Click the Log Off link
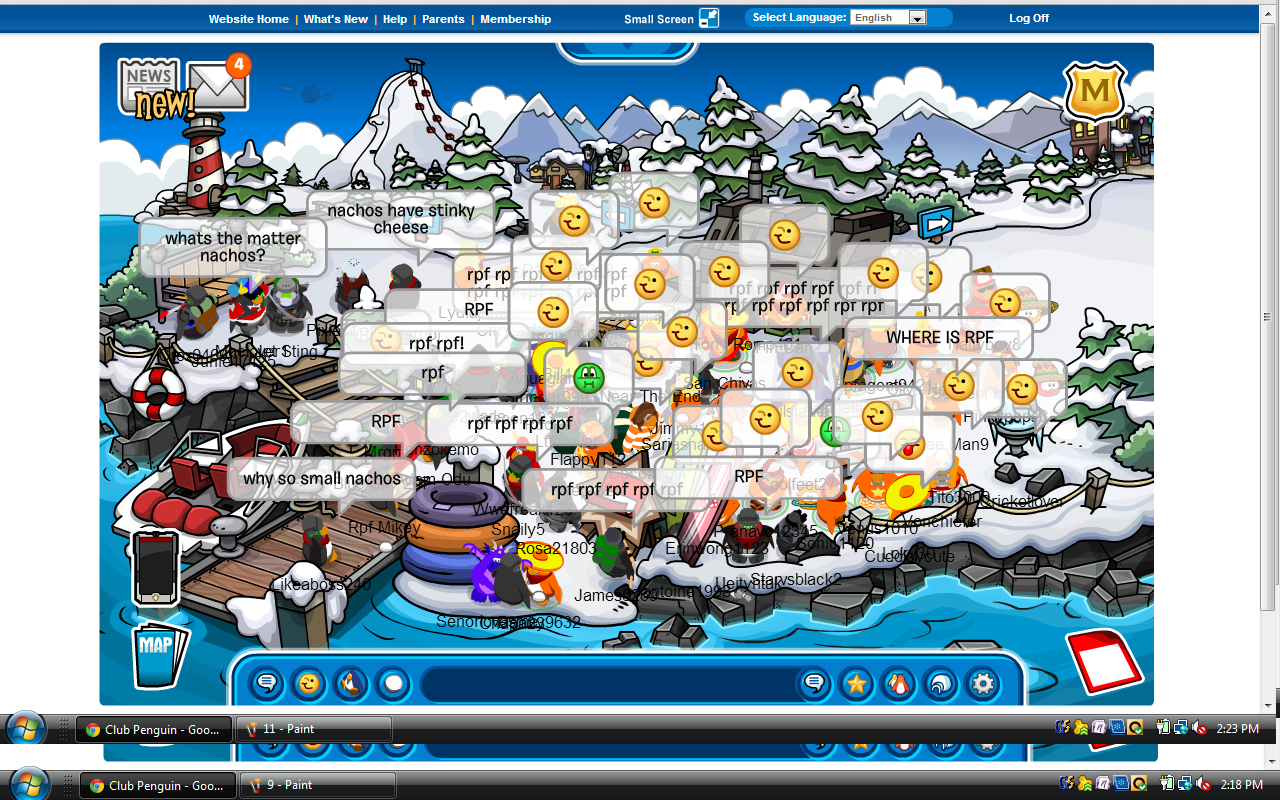This screenshot has height=800, width=1280. (x=1029, y=19)
